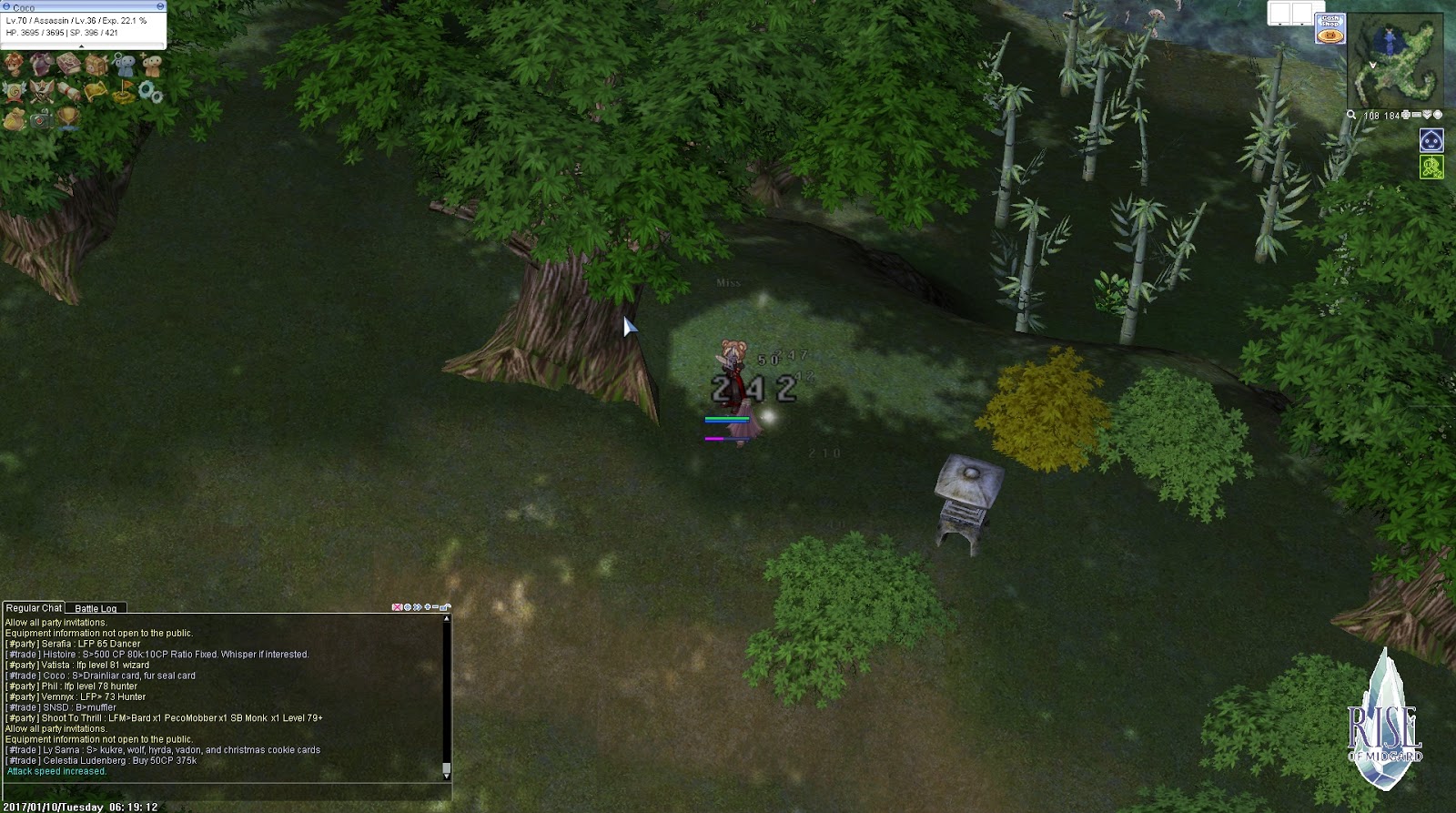Select the Regular Chat tab
Image resolution: width=1456 pixels, height=813 pixels.
(34, 607)
